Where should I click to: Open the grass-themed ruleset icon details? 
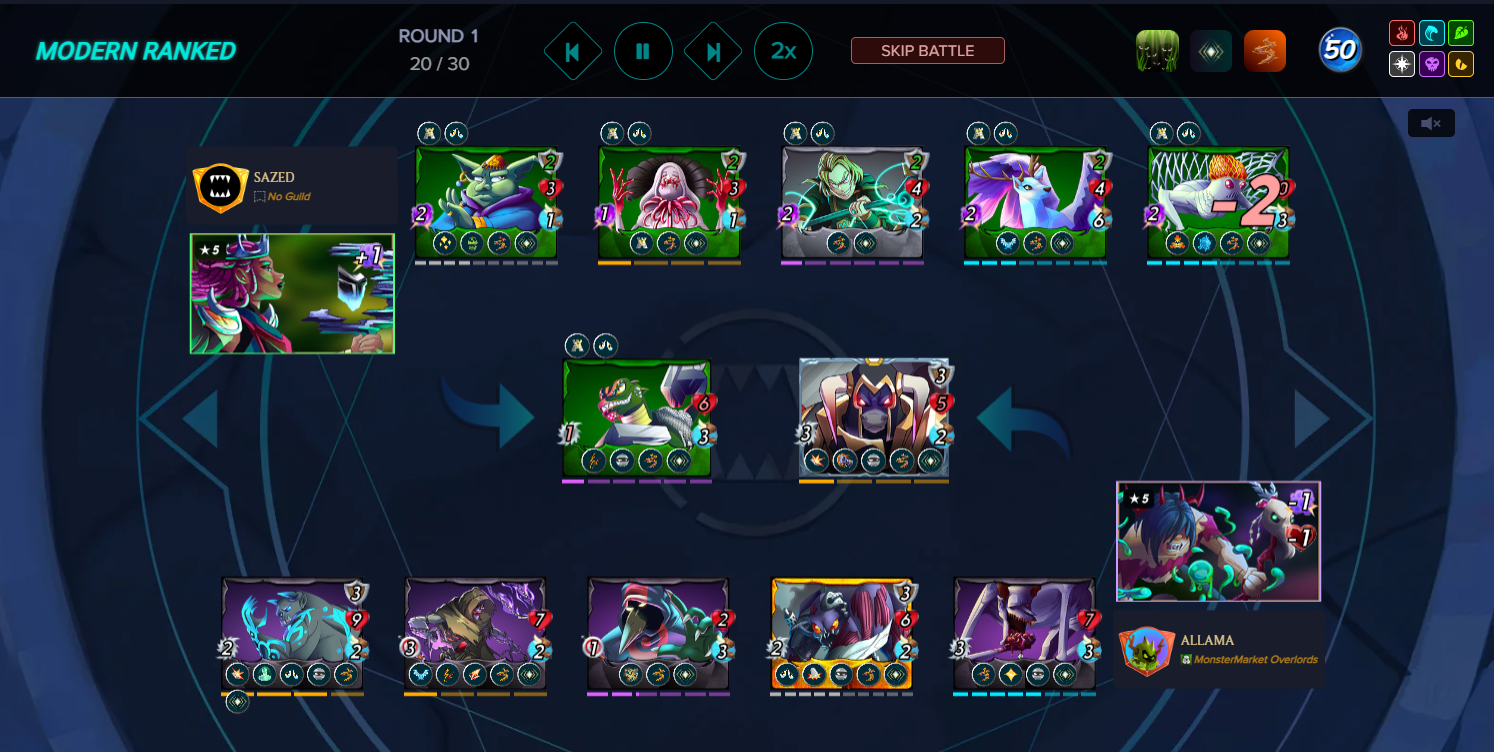tap(1157, 49)
